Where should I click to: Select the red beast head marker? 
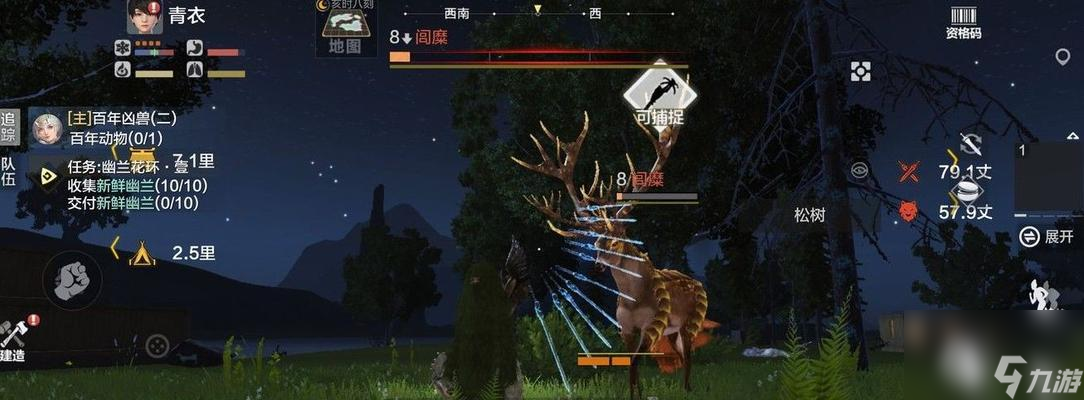tap(907, 211)
